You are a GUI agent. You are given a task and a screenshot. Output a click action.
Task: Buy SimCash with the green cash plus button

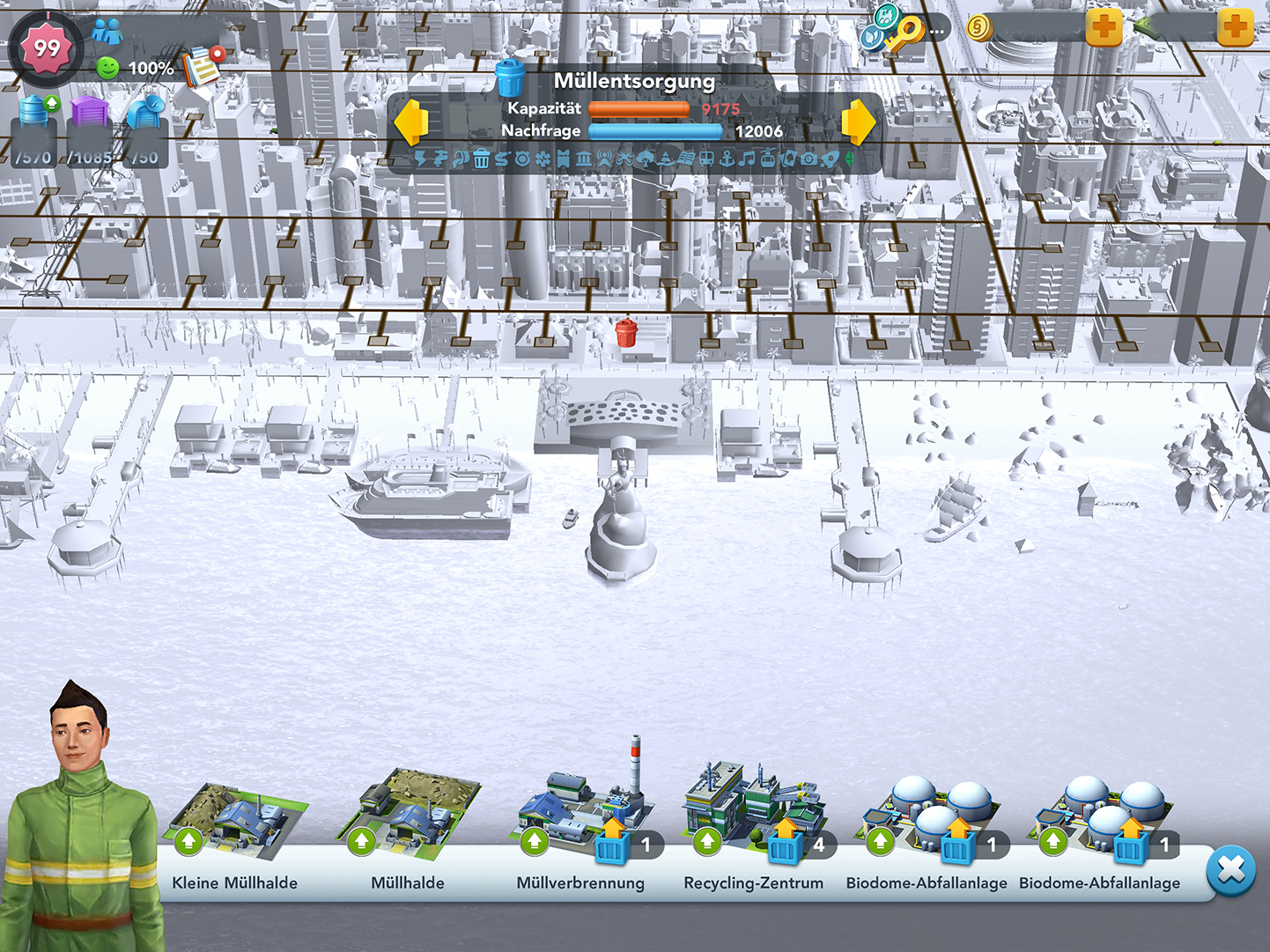coord(1235,28)
